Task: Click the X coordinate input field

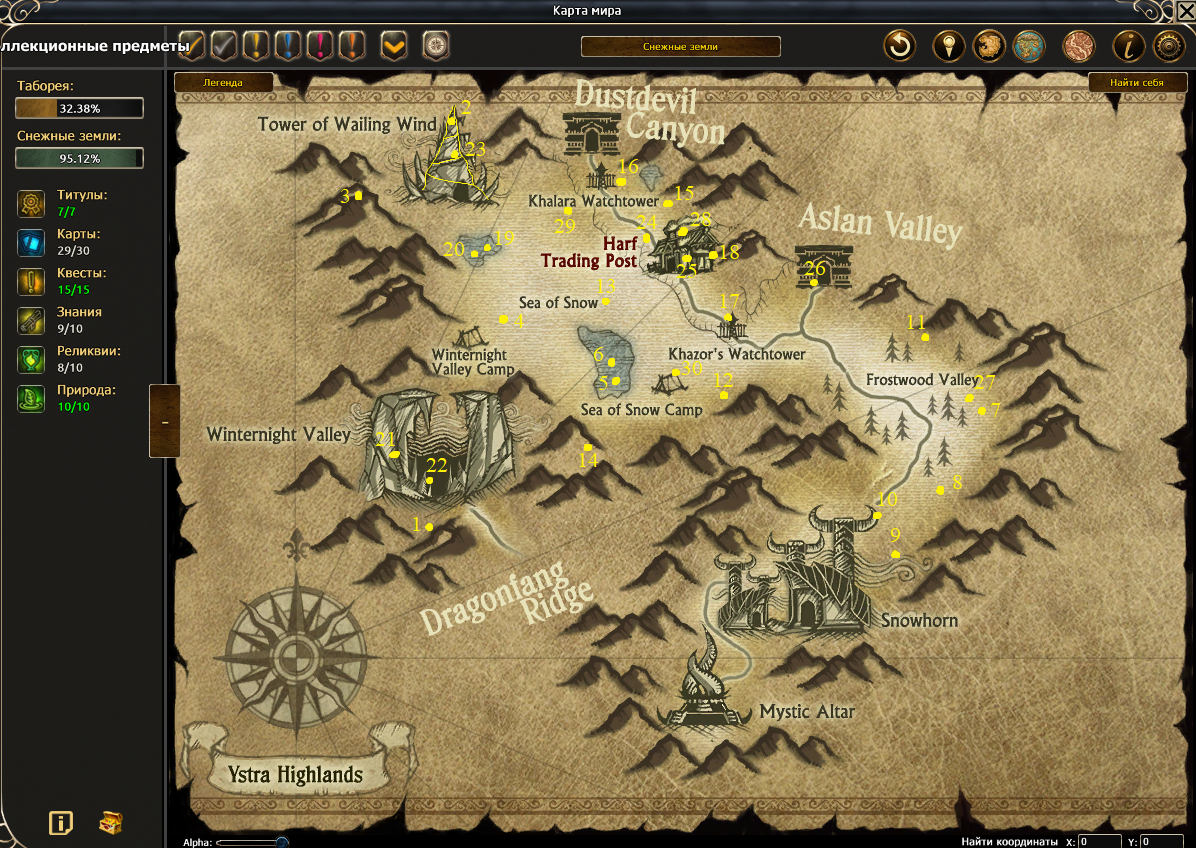Action: [x=1100, y=842]
